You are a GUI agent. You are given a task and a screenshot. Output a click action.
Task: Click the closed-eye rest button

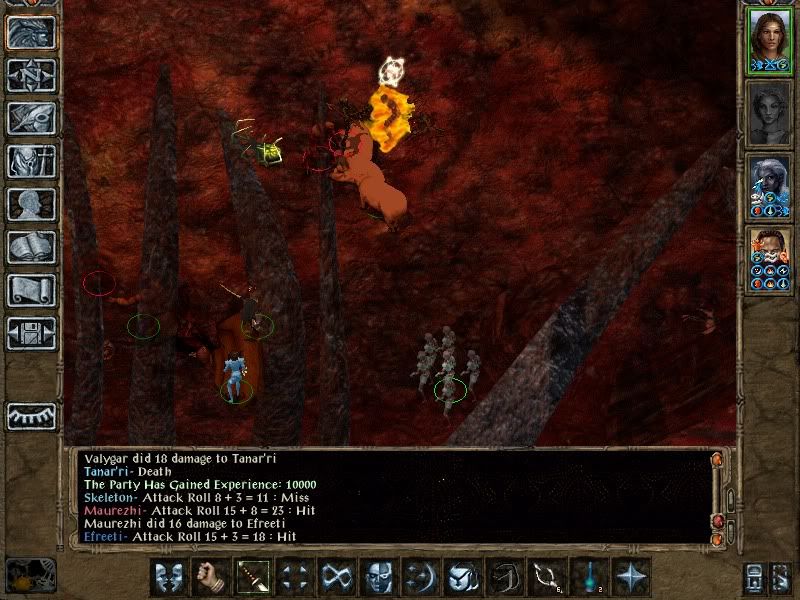point(32,416)
